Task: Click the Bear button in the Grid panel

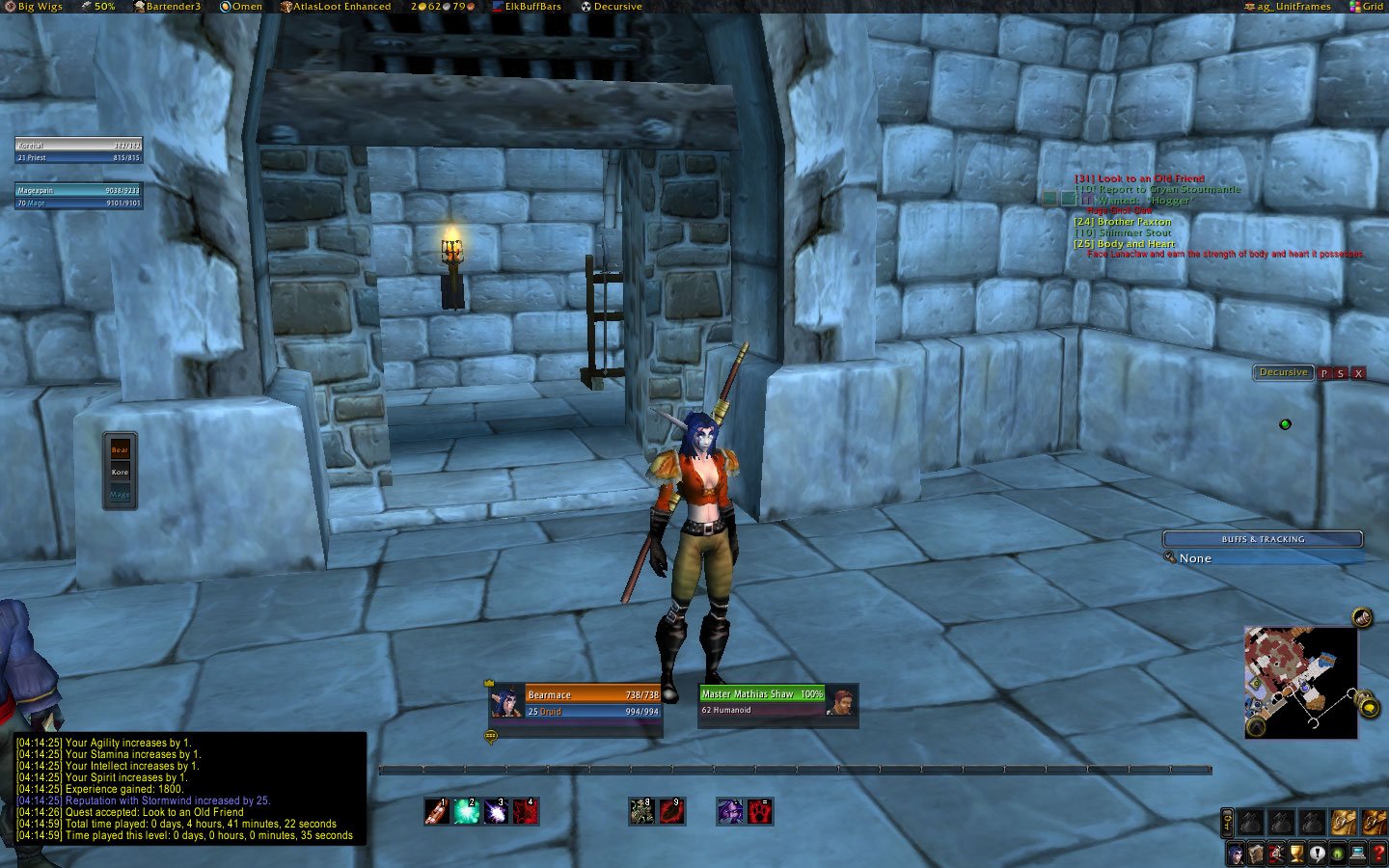Action: click(x=120, y=450)
